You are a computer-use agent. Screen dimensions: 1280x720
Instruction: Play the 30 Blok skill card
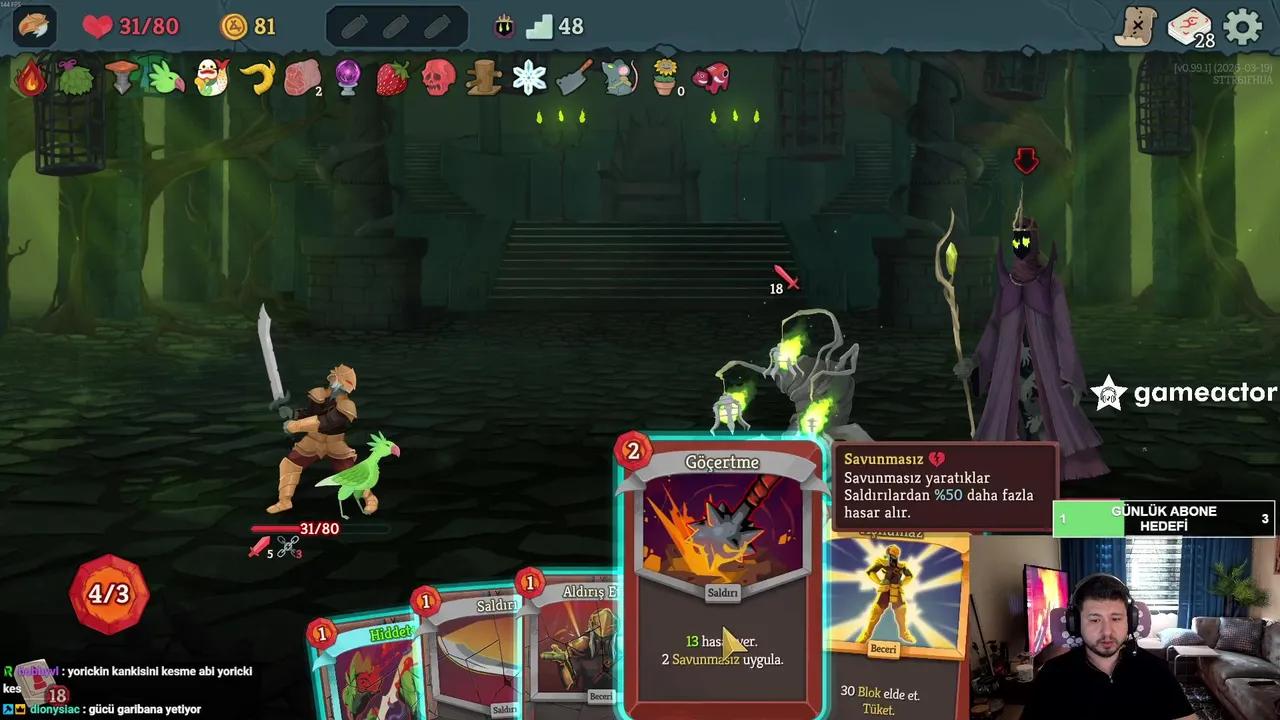click(895, 620)
